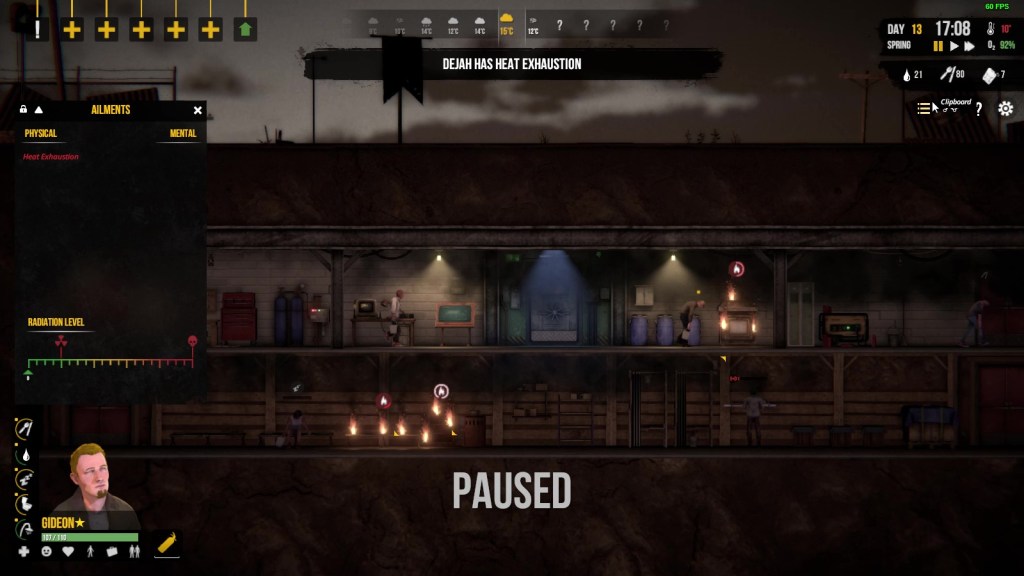Image resolution: width=1024 pixels, height=576 pixels.
Task: Open the task list icon
Action: click(924, 109)
